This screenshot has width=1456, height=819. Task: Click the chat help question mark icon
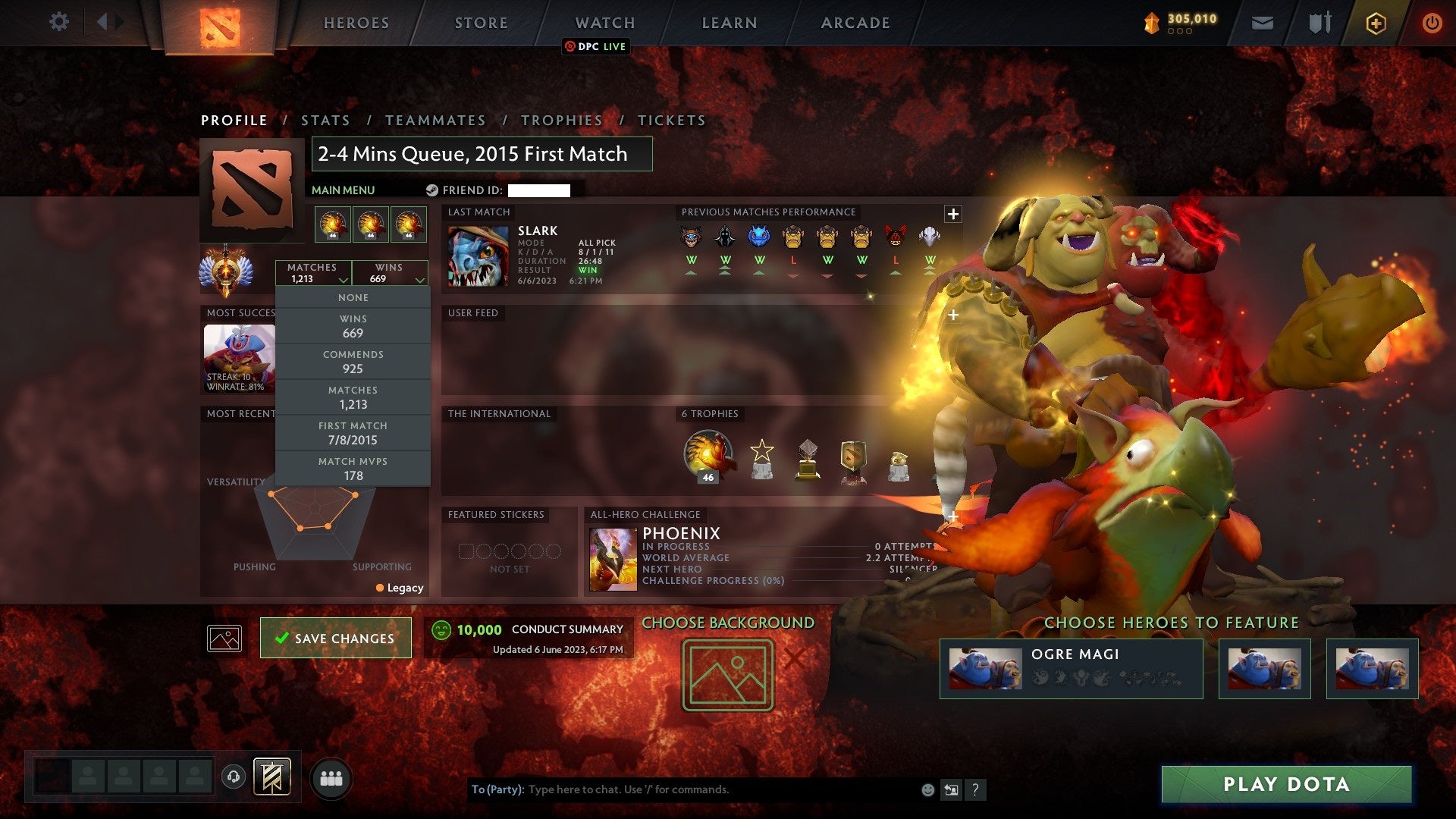[976, 789]
